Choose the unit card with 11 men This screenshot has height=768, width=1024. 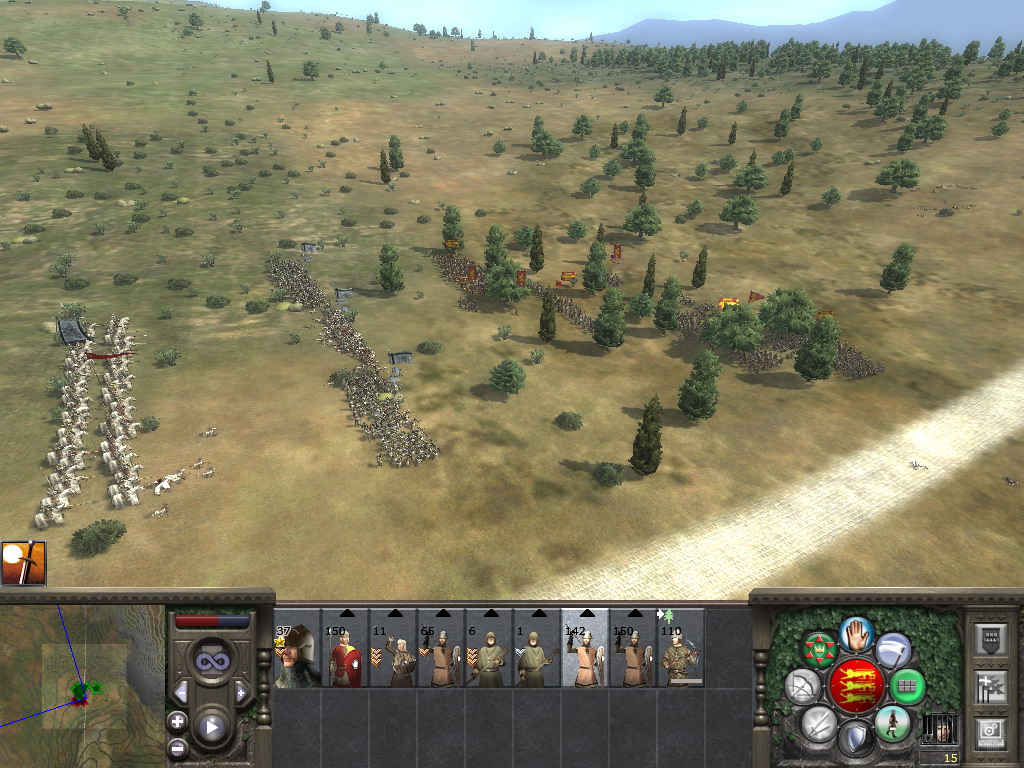tap(393, 657)
